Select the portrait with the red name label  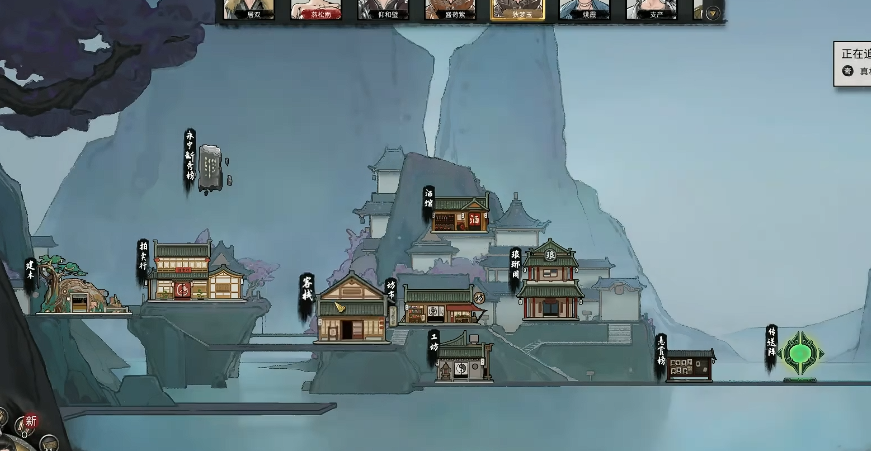pos(315,10)
